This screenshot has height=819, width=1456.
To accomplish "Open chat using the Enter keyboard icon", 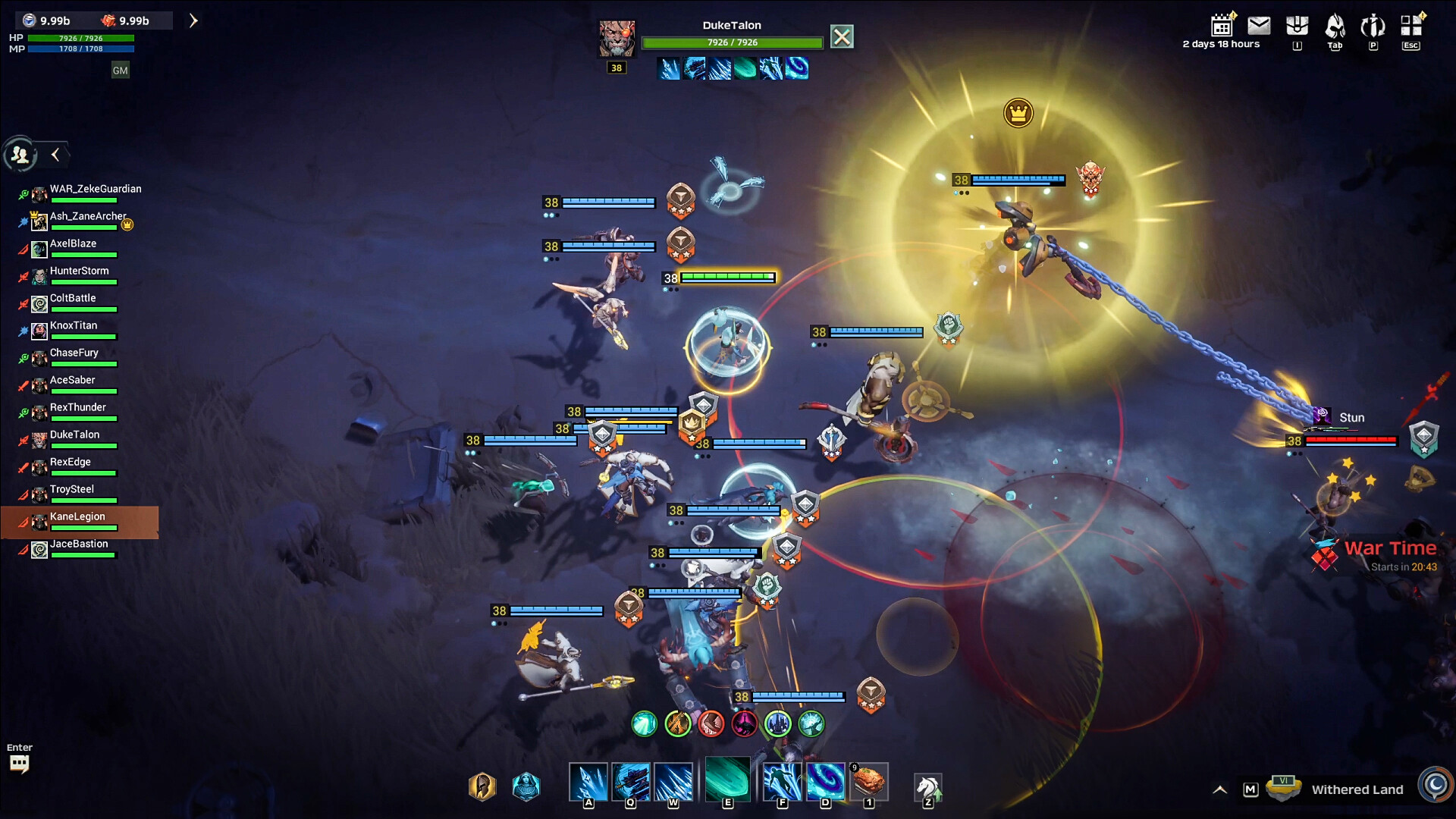I will [19, 763].
